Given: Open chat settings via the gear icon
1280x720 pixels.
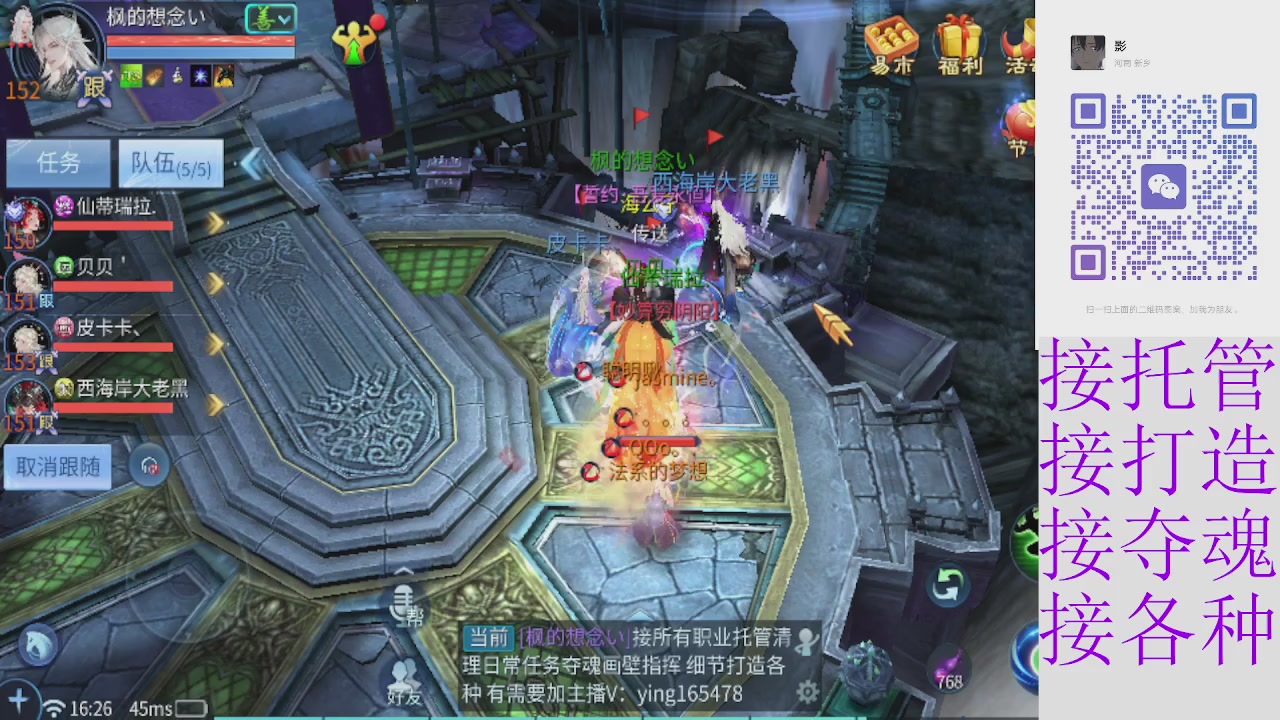Looking at the screenshot, I should click(x=806, y=690).
